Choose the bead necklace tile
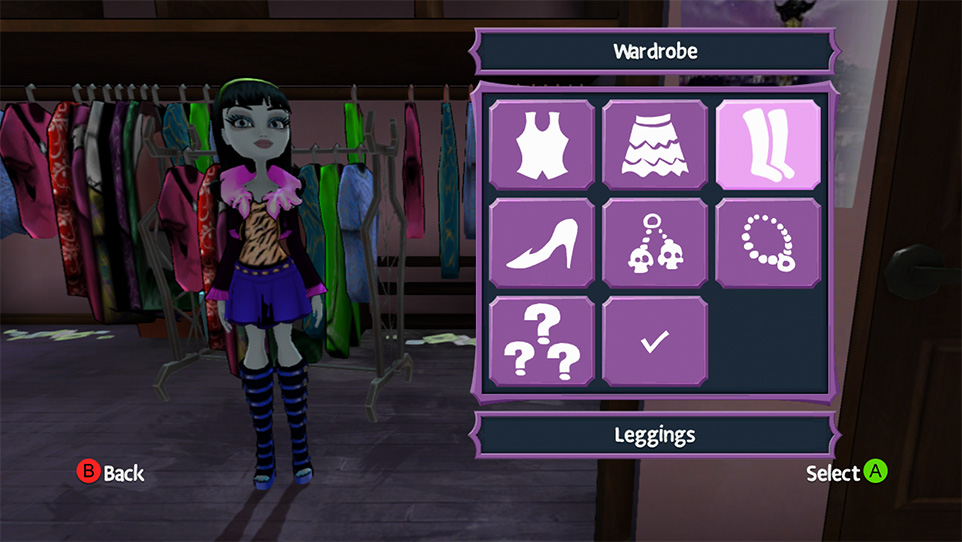 tap(767, 243)
